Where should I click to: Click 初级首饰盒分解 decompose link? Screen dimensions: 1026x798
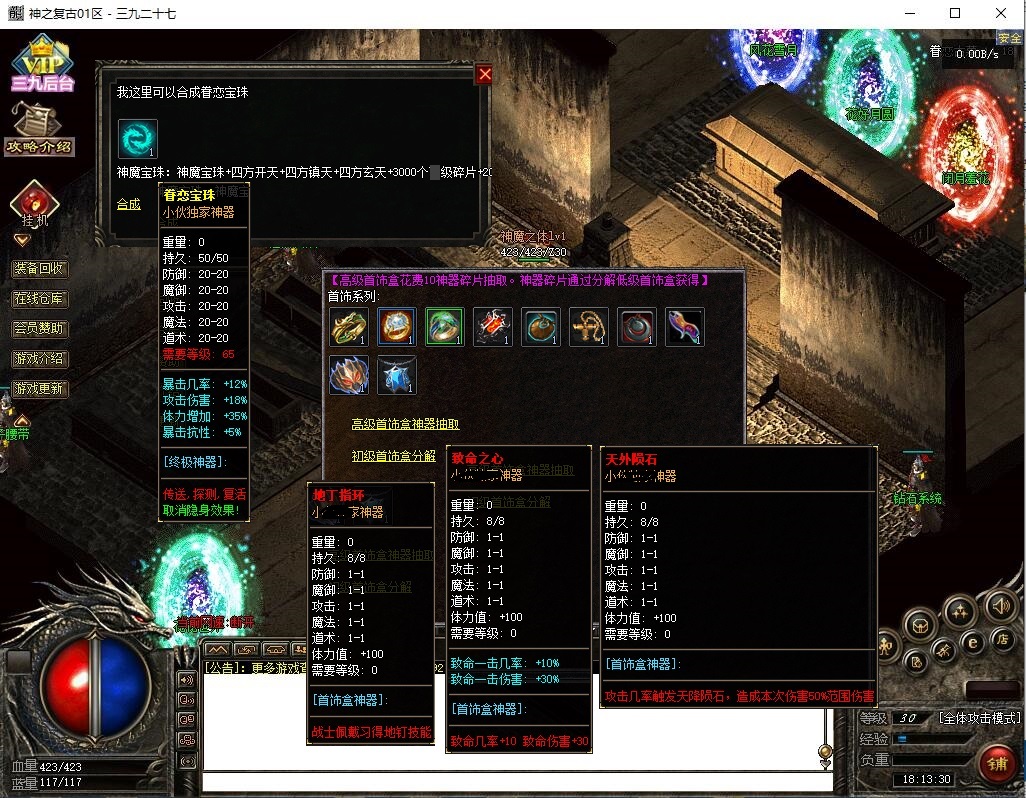(393, 455)
